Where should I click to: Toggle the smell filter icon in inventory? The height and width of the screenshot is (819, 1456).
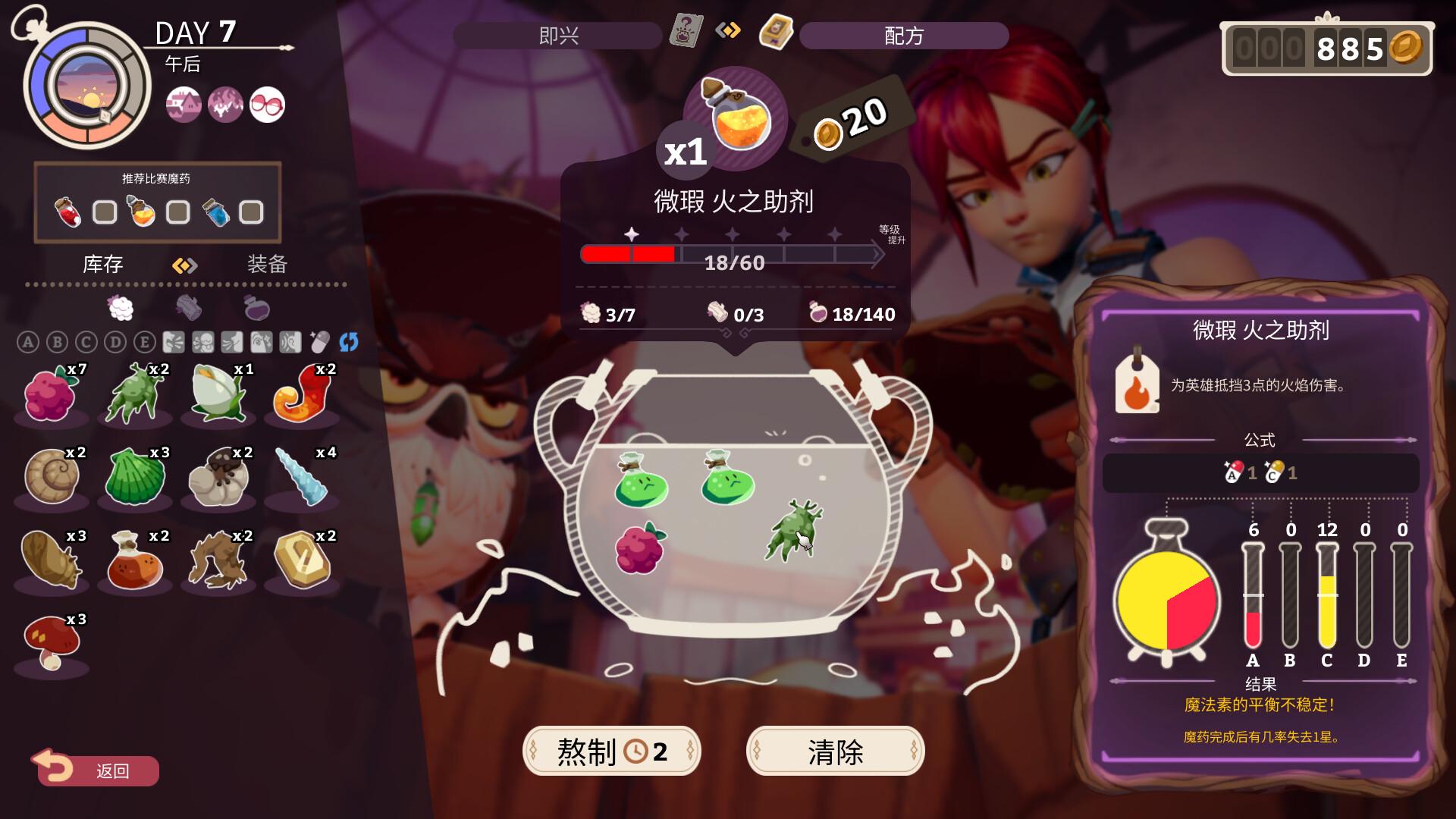tap(231, 342)
